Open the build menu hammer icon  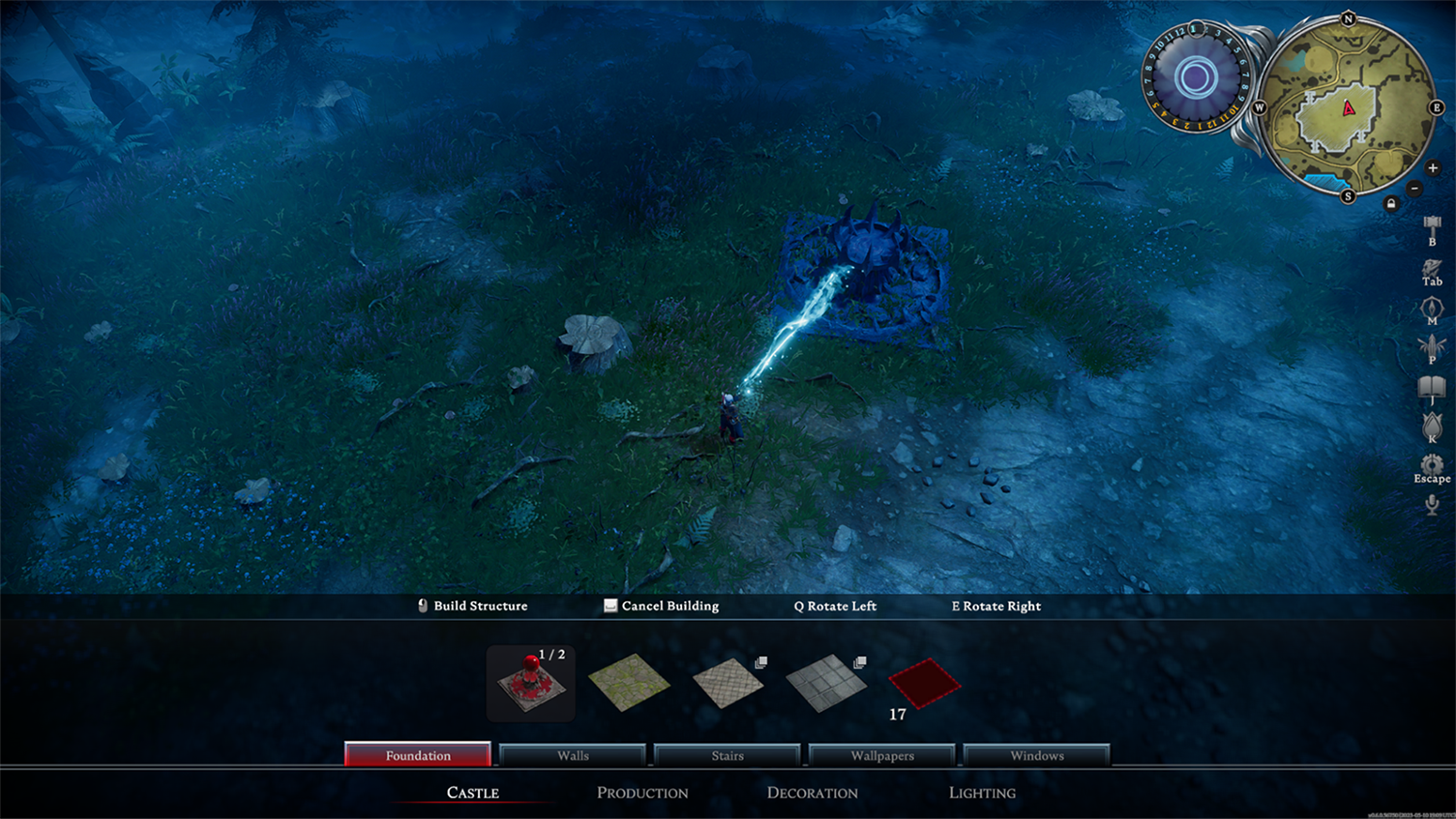tap(1432, 226)
